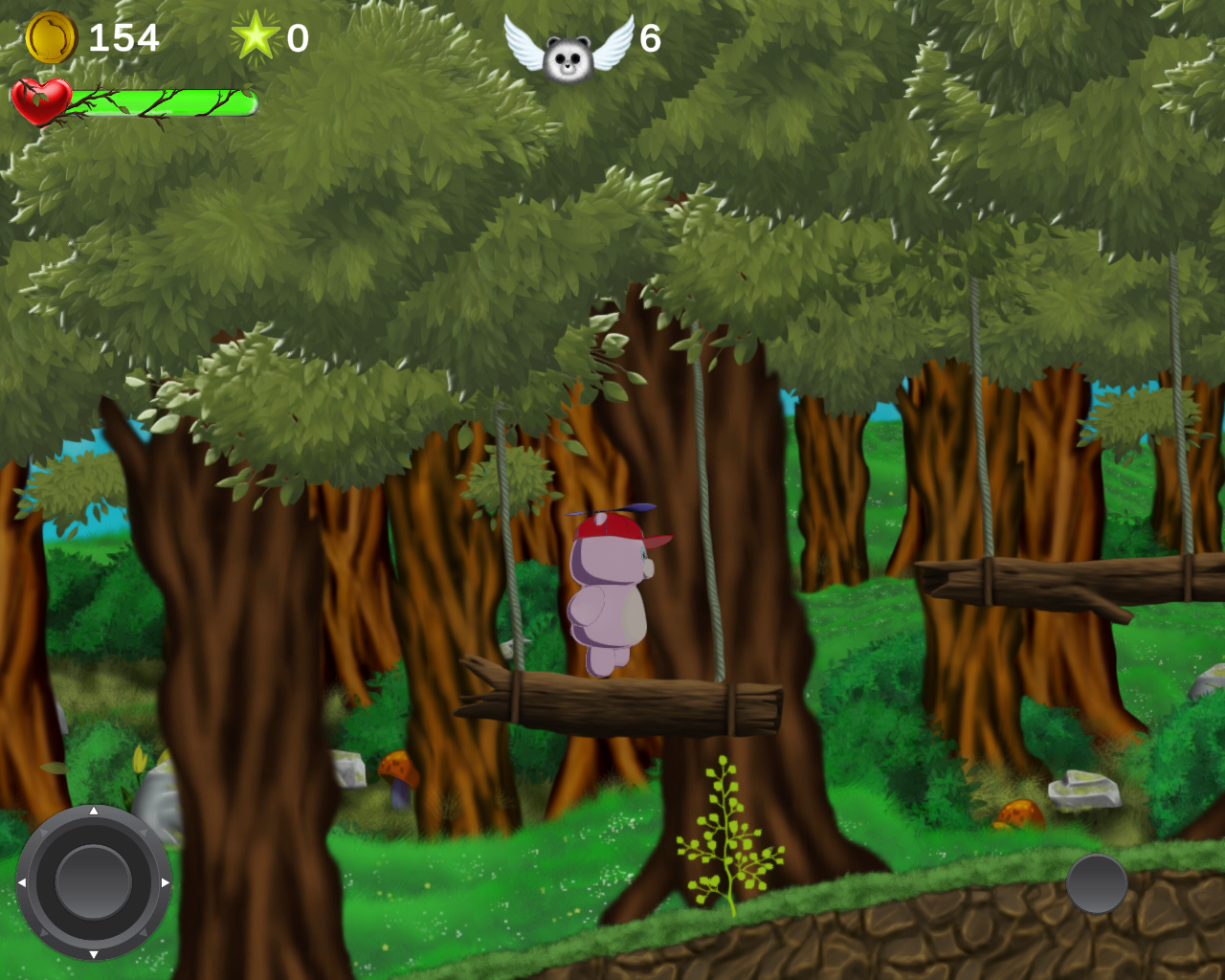
Task: Tap the joystick center thumbstick
Action: click(x=93, y=880)
